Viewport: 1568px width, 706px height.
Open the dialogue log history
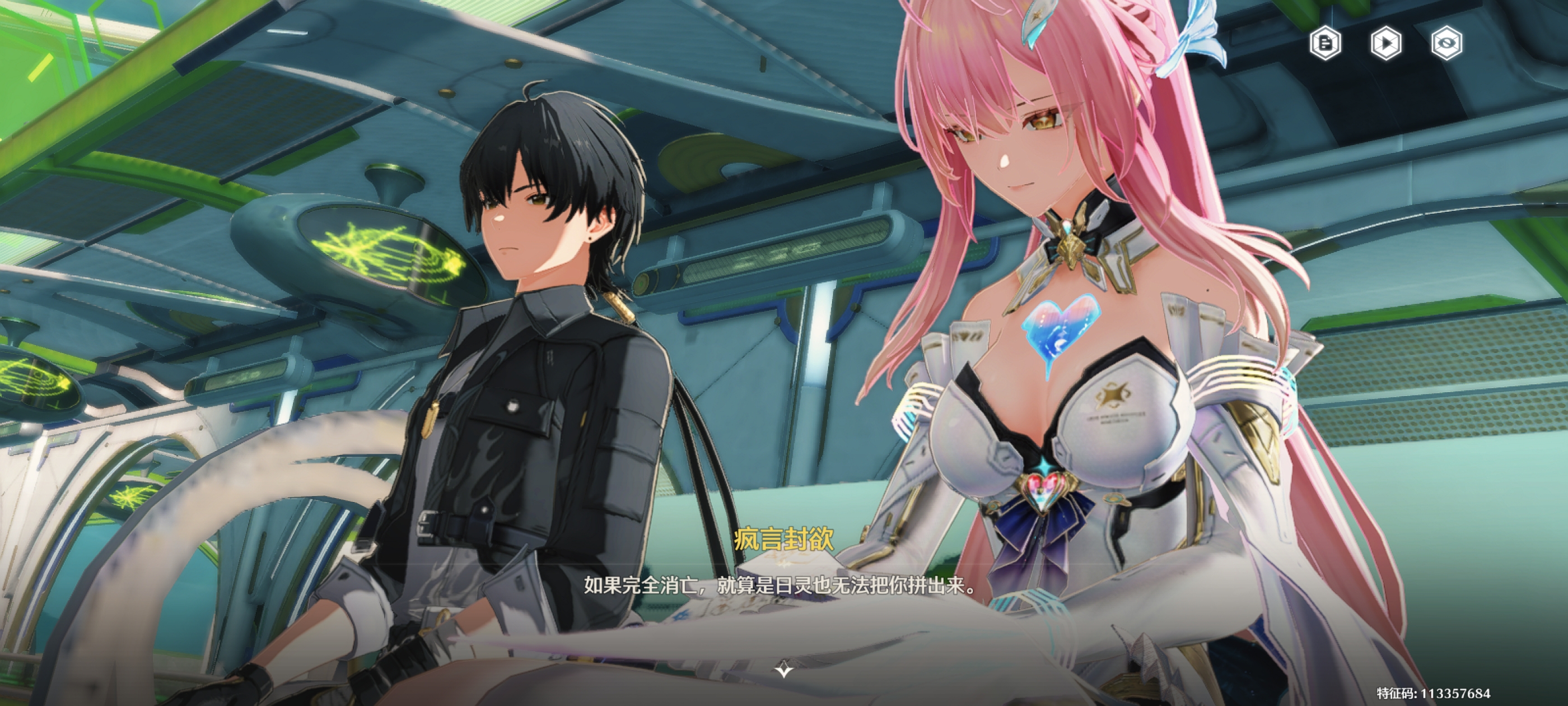click(1325, 43)
